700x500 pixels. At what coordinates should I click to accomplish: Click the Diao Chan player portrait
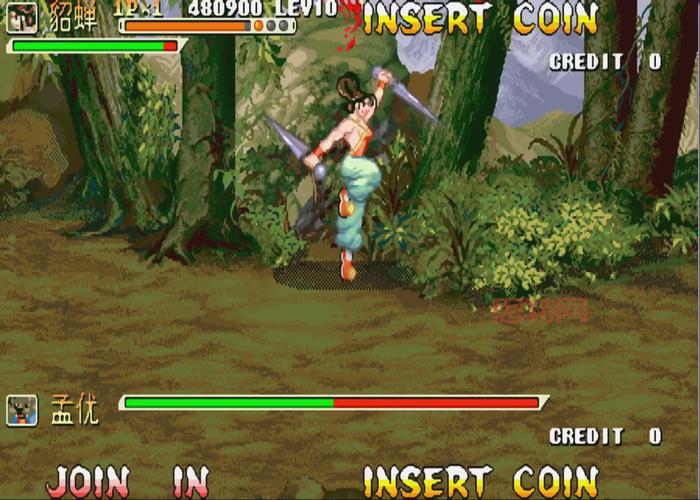21,18
